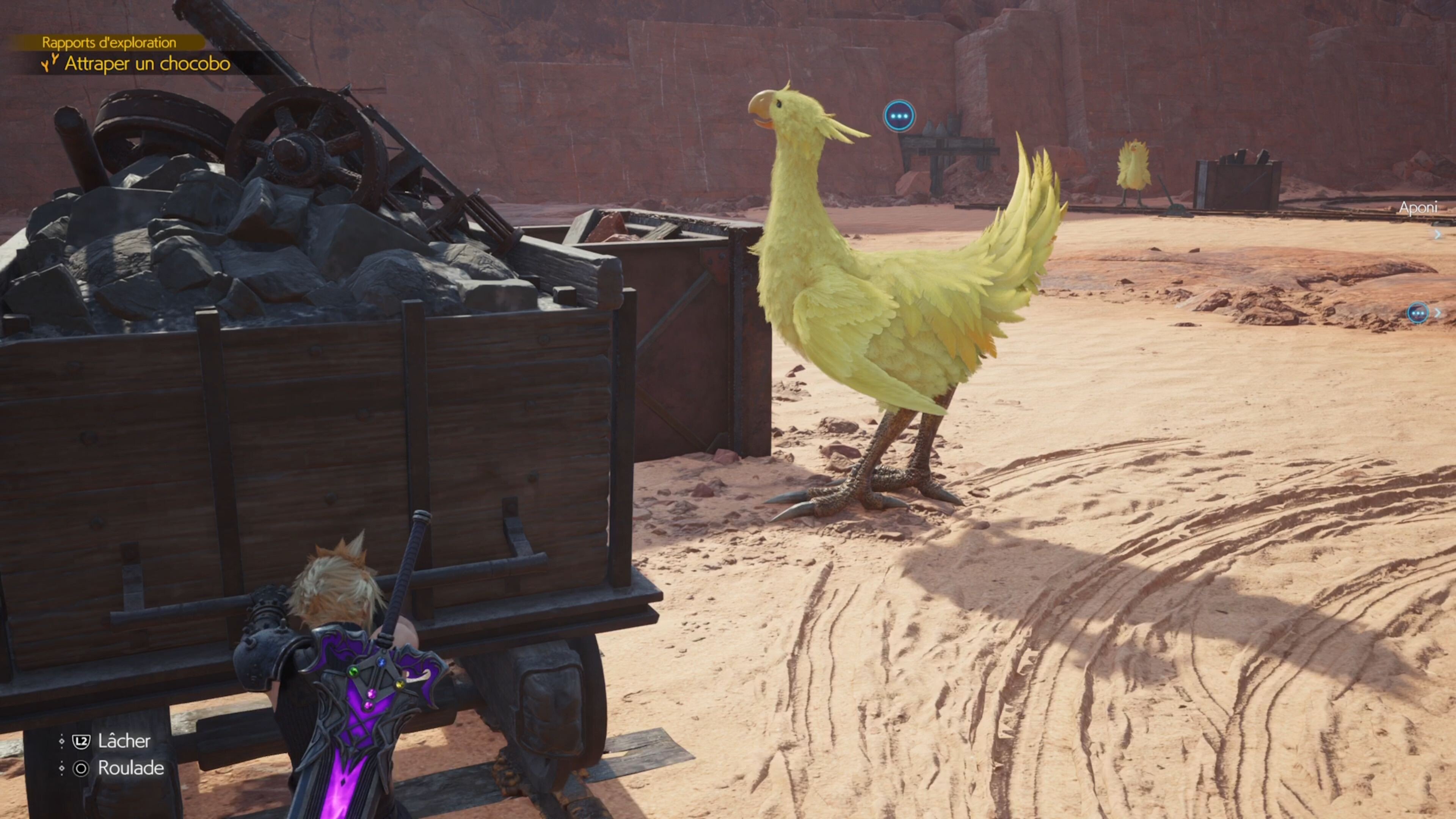1456x819 pixels.
Task: Select the L2 button icon in the prompts
Action: pyautogui.click(x=82, y=742)
